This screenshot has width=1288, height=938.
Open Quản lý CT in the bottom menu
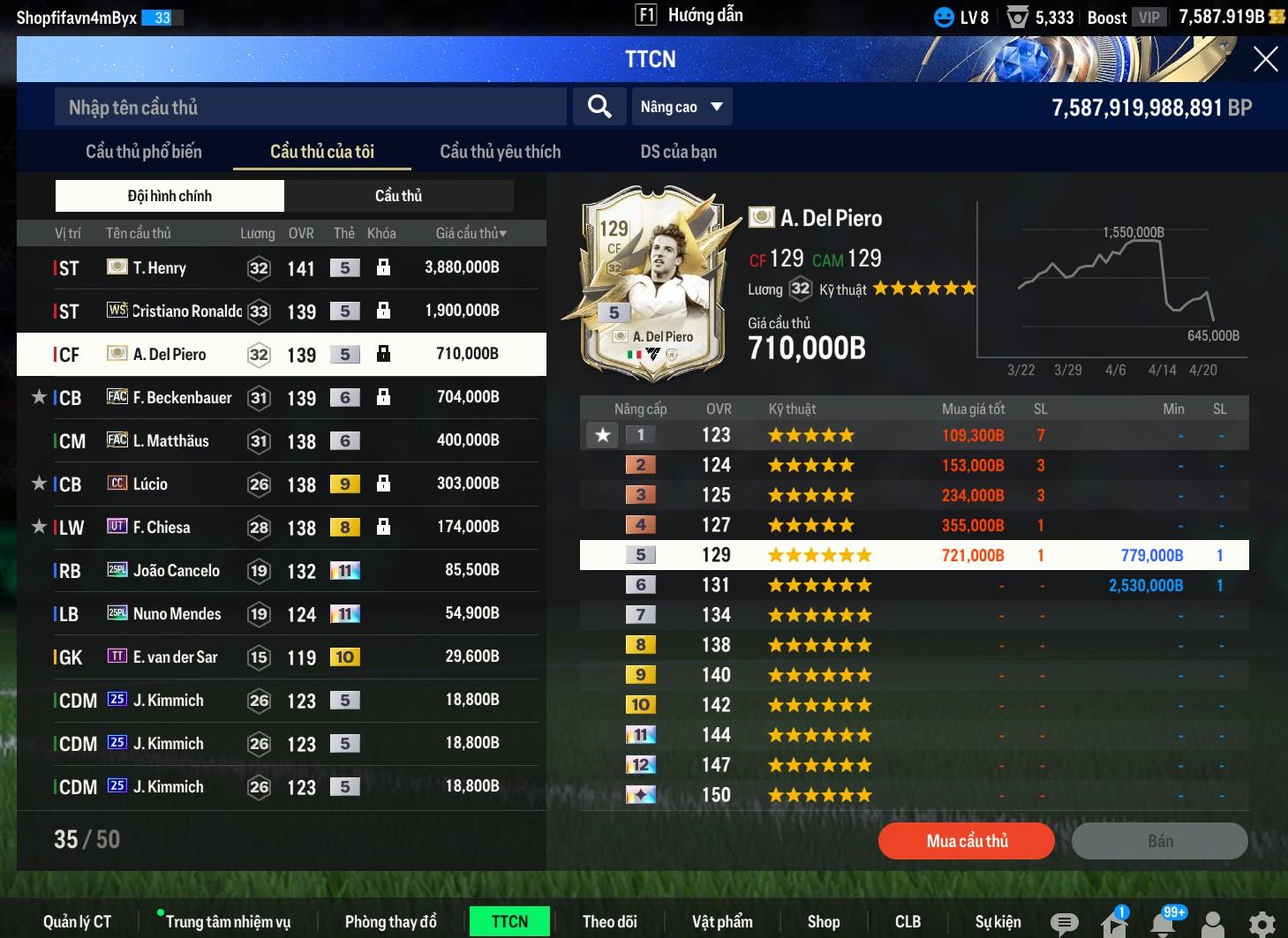click(78, 921)
